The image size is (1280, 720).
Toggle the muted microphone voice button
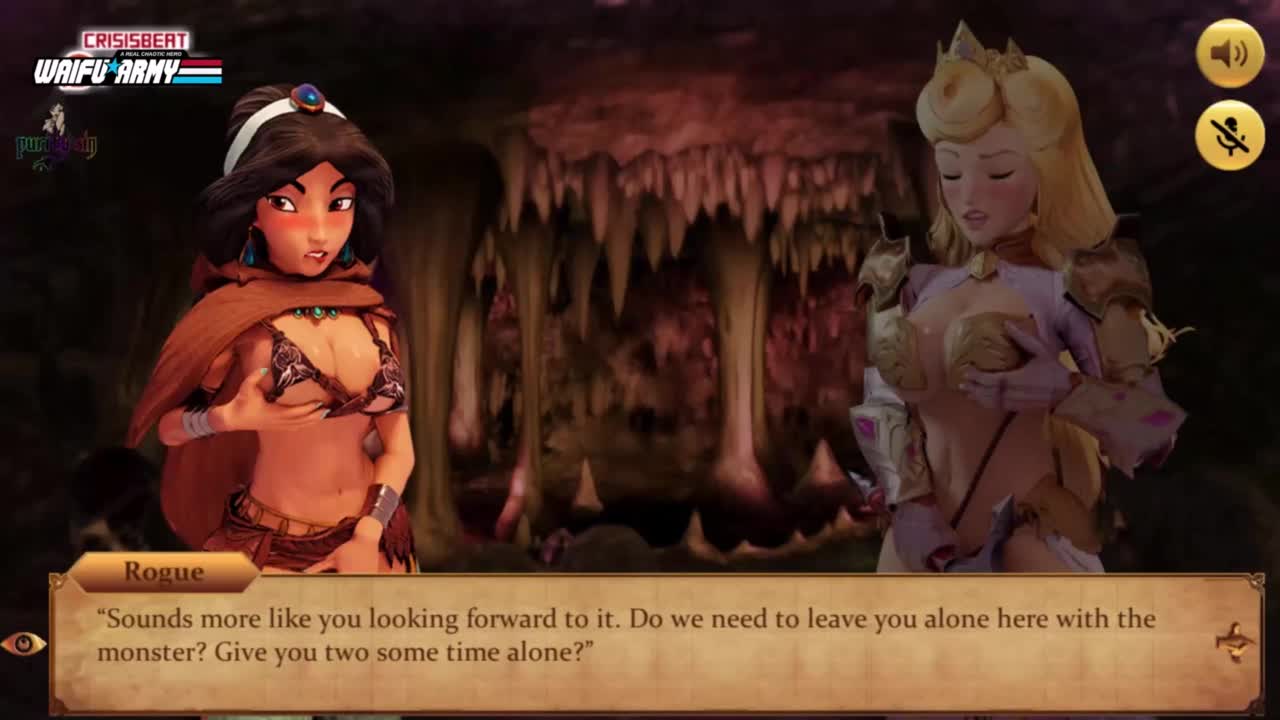1230,135
